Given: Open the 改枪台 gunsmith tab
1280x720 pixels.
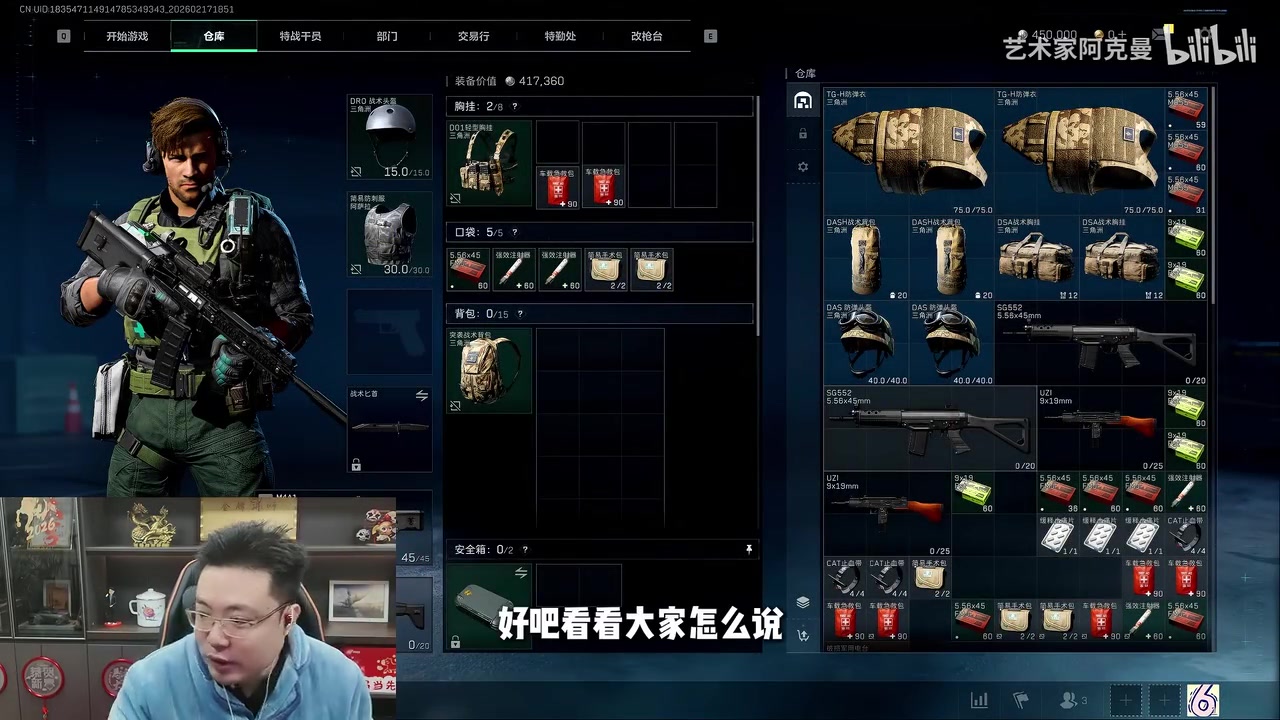Looking at the screenshot, I should pos(646,36).
